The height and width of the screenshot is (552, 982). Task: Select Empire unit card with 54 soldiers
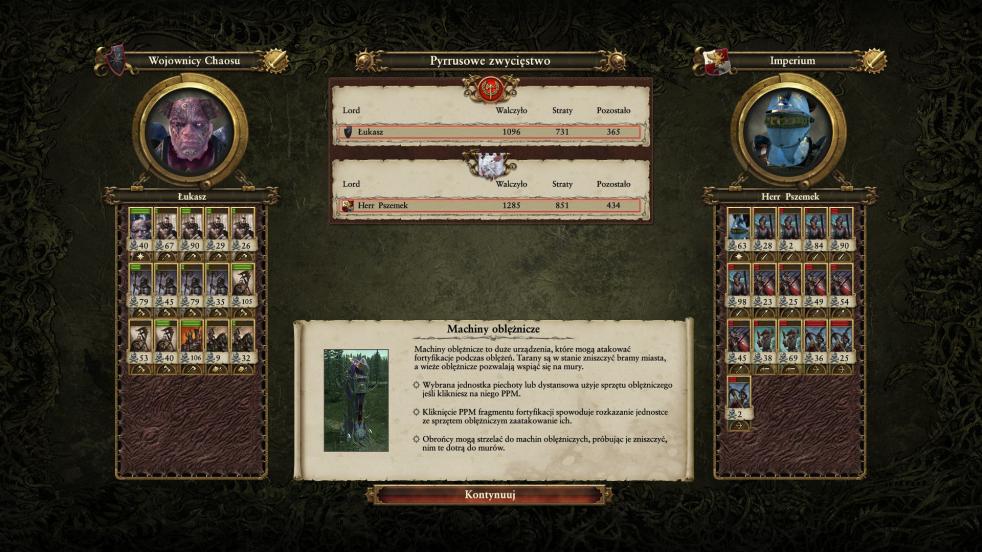840,286
